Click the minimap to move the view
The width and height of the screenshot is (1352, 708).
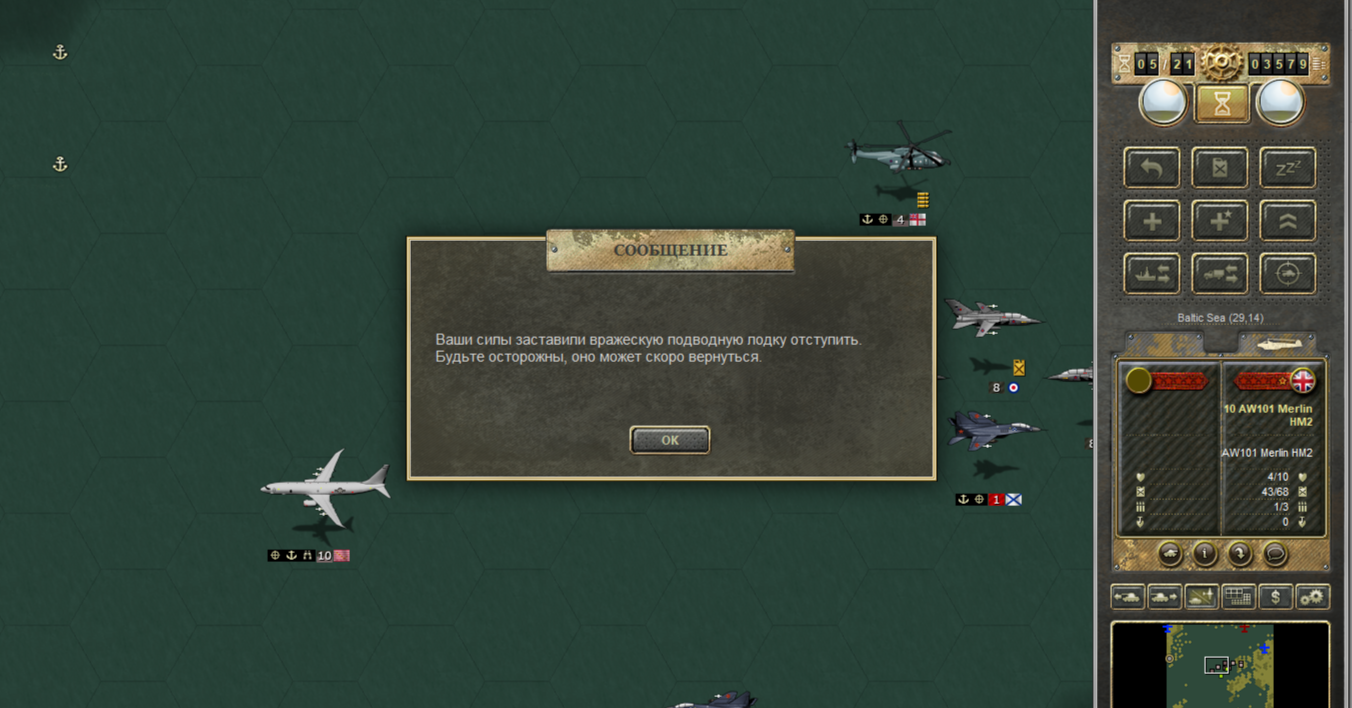pos(1220,666)
